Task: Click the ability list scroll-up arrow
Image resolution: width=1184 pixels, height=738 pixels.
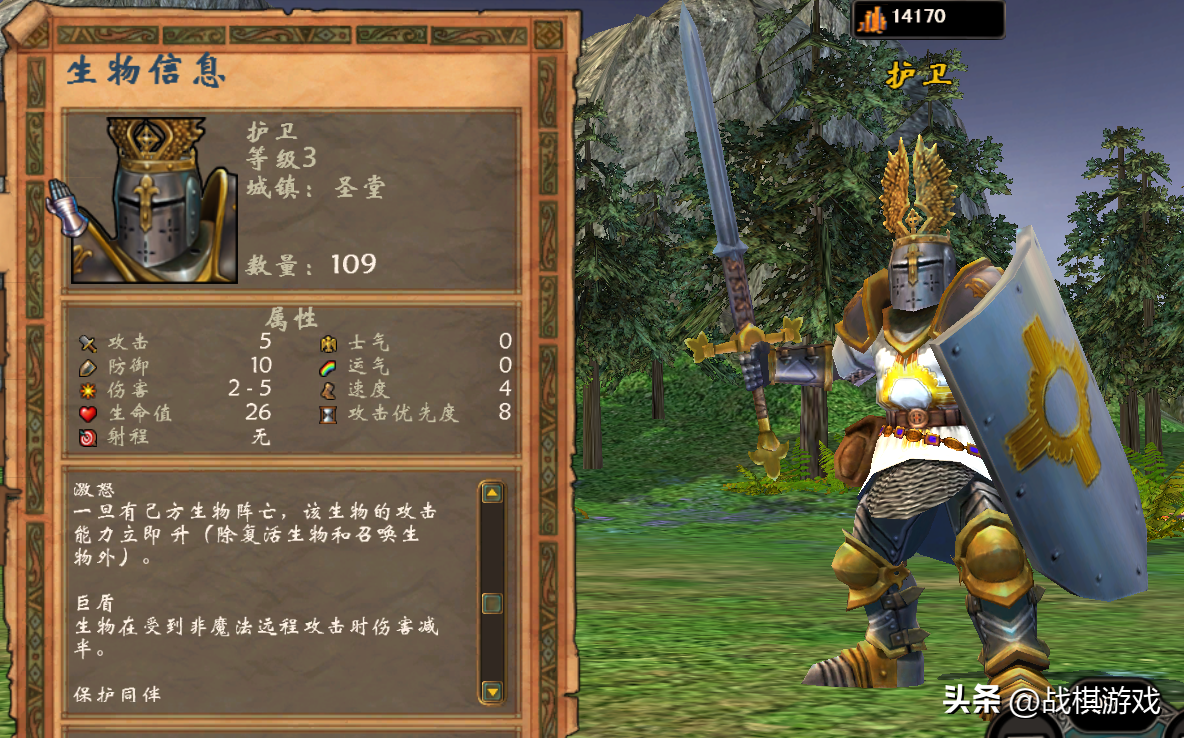Action: 491,492
